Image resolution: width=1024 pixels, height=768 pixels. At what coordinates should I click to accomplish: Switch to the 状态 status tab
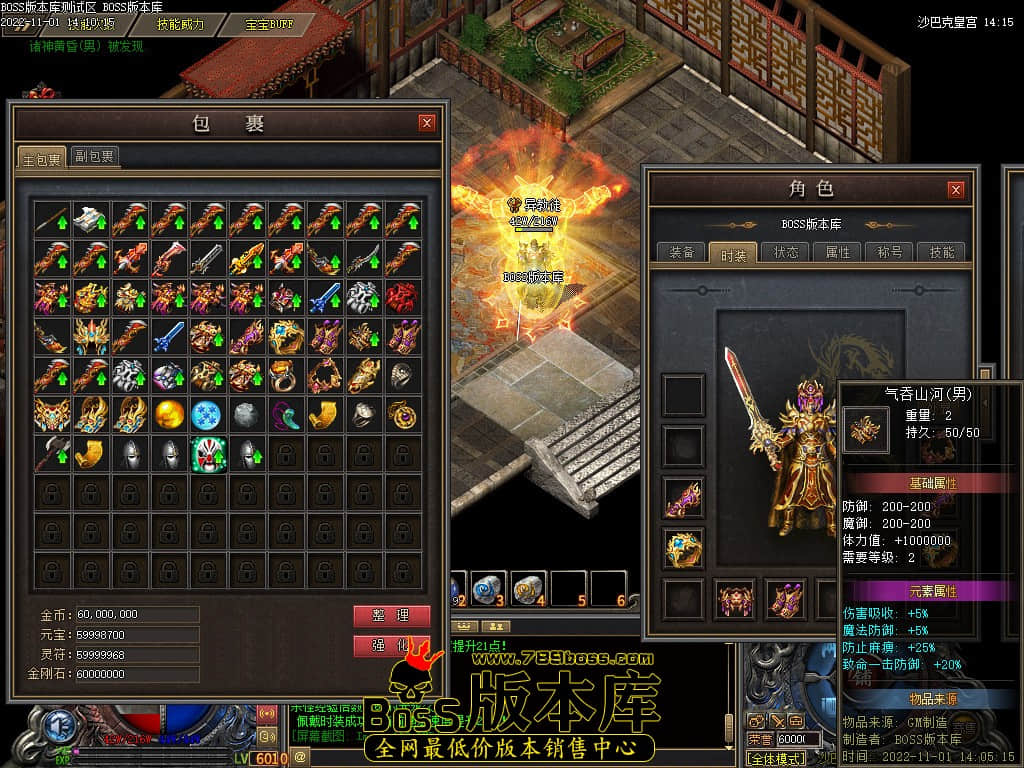786,252
